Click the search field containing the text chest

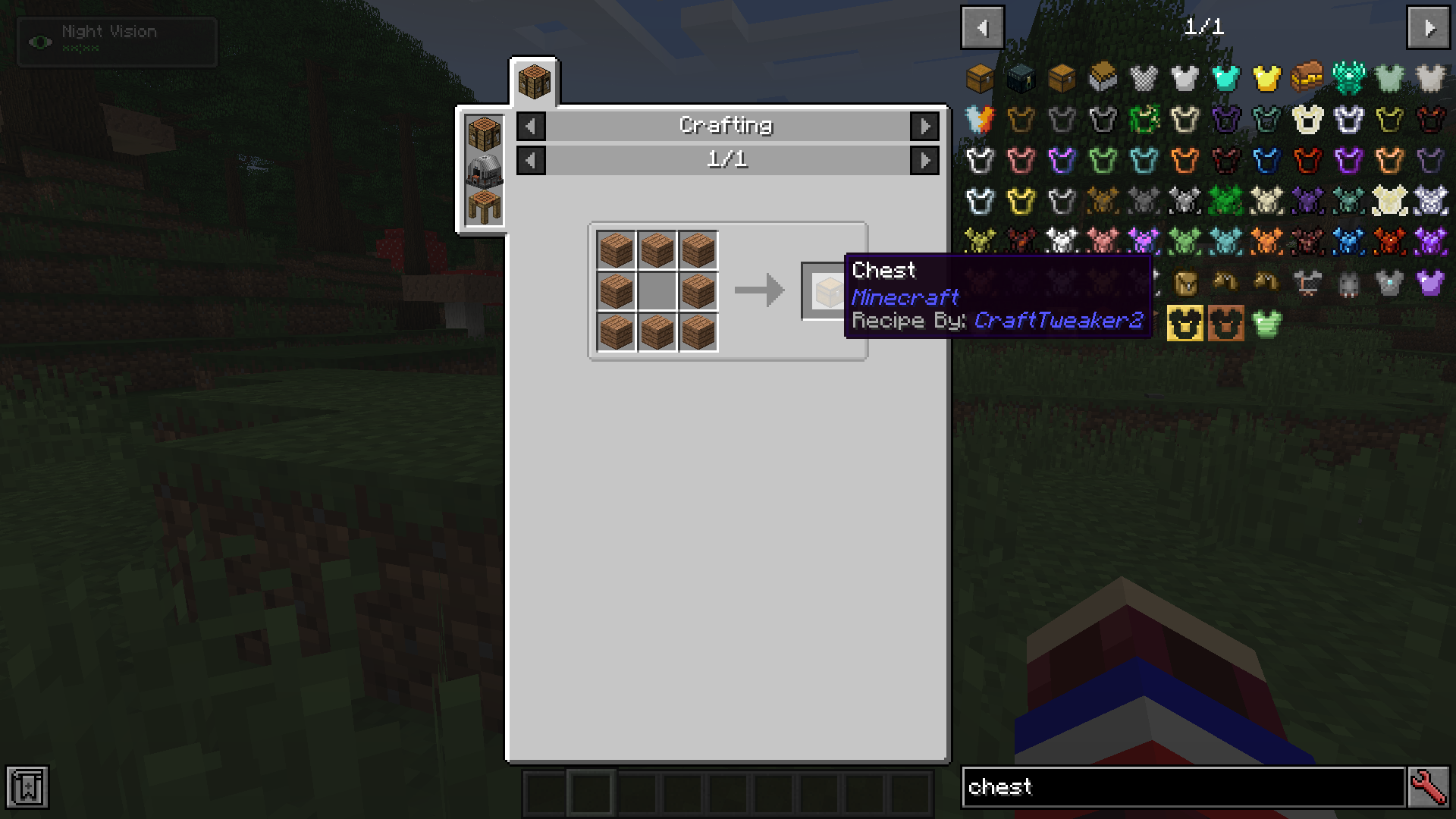1183,787
